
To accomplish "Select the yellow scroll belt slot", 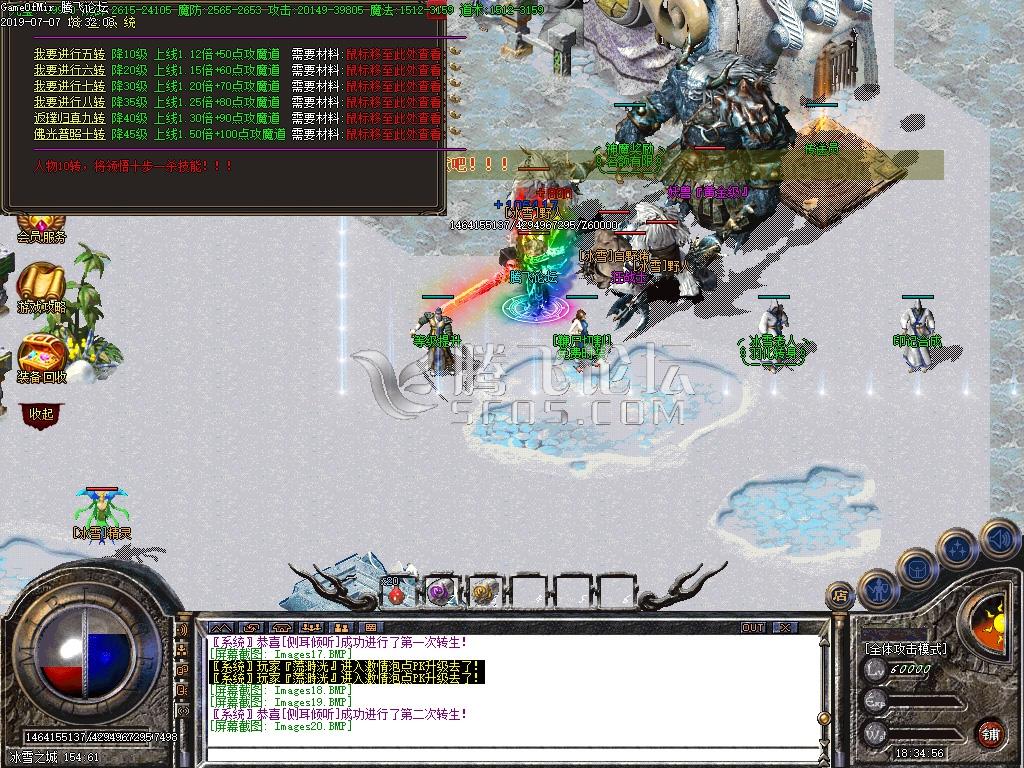I will pos(485,593).
